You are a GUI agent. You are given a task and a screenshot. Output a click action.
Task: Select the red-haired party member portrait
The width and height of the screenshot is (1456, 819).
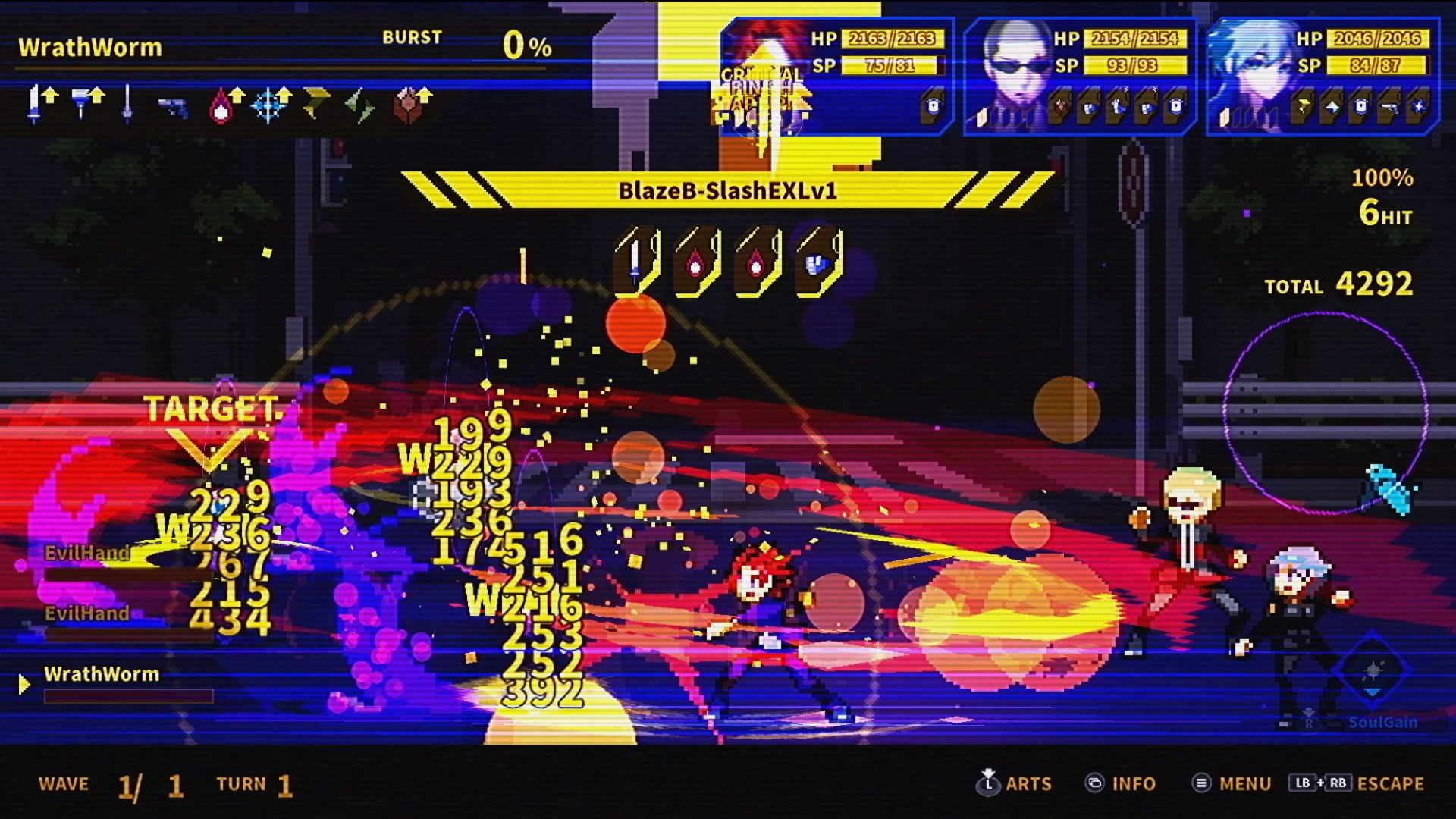[x=766, y=76]
